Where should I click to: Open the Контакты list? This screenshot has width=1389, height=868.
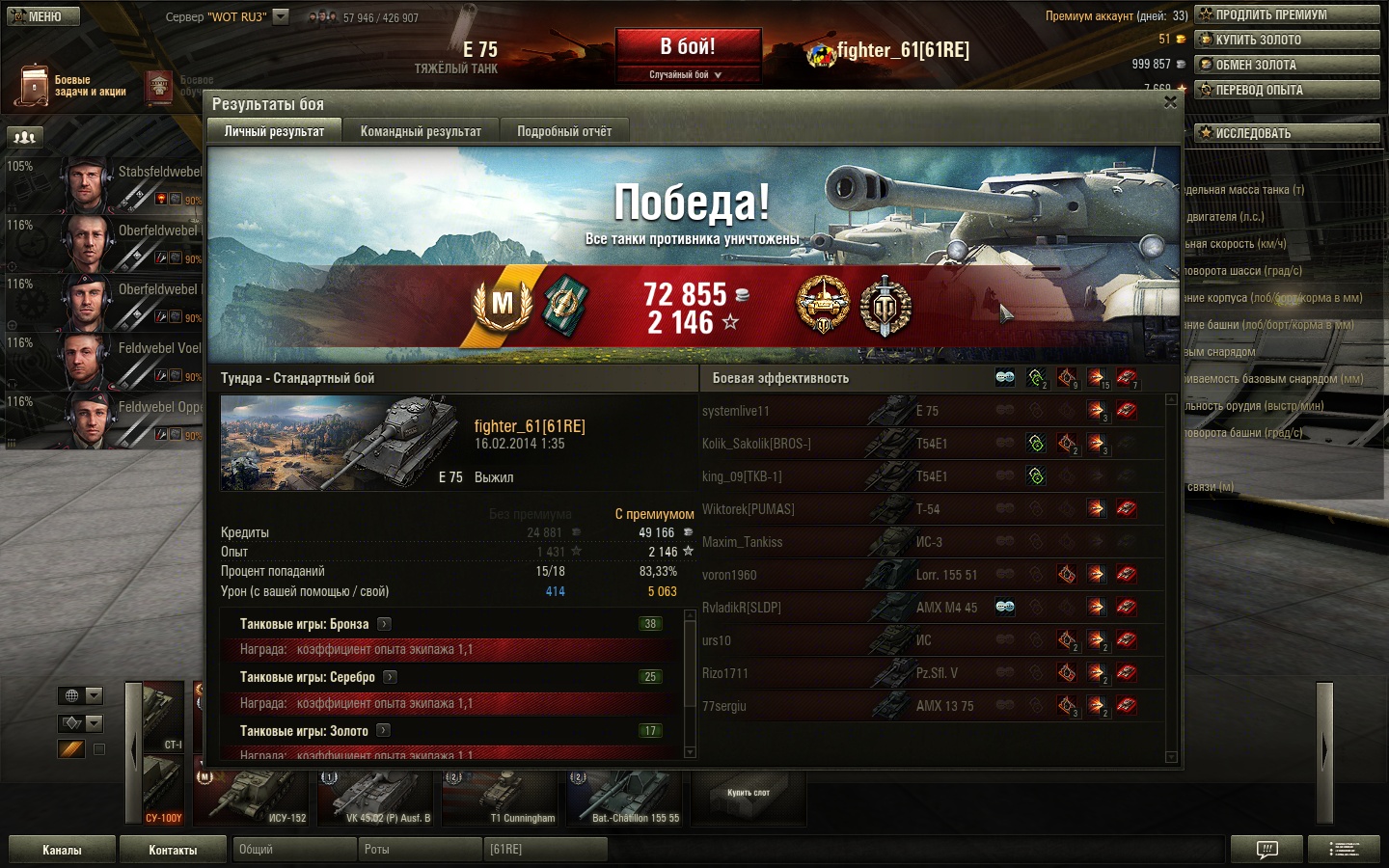pyautogui.click(x=173, y=850)
